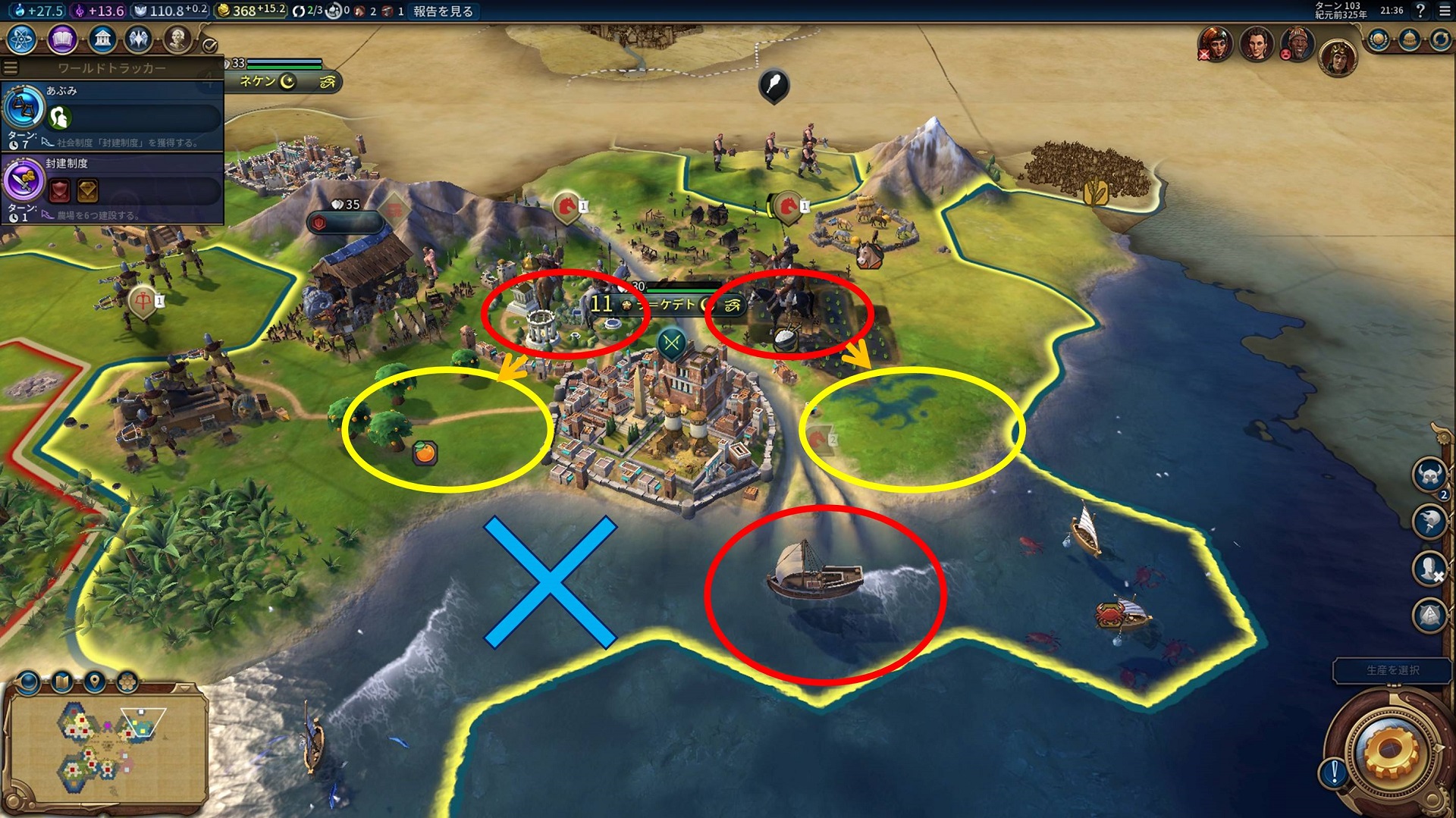The height and width of the screenshot is (818, 1456).
Task: Collapse the minimap with its arrow tab
Action: tap(184, 688)
